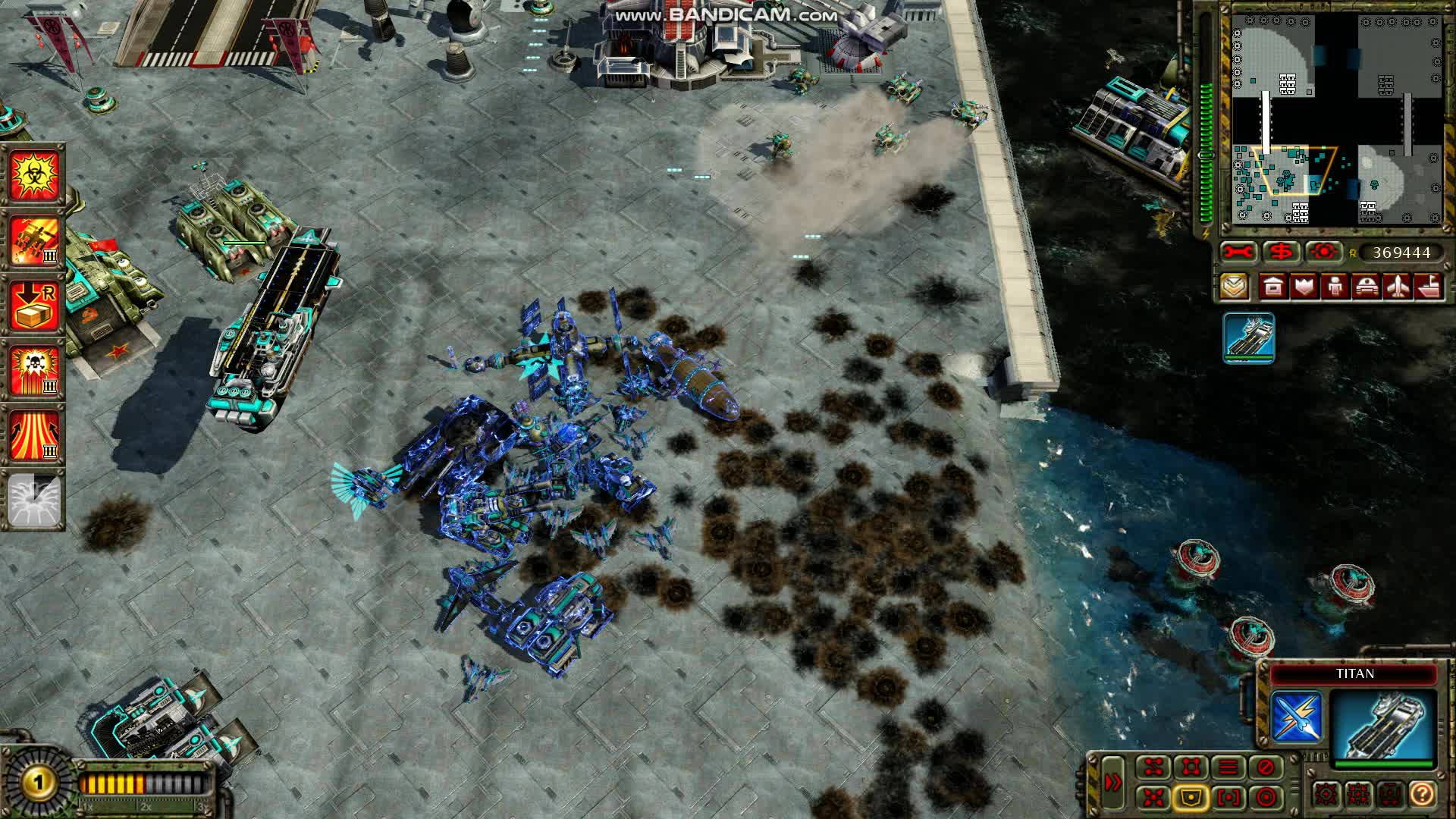Open the Infantry production tab
This screenshot has height=819, width=1456.
[1335, 288]
